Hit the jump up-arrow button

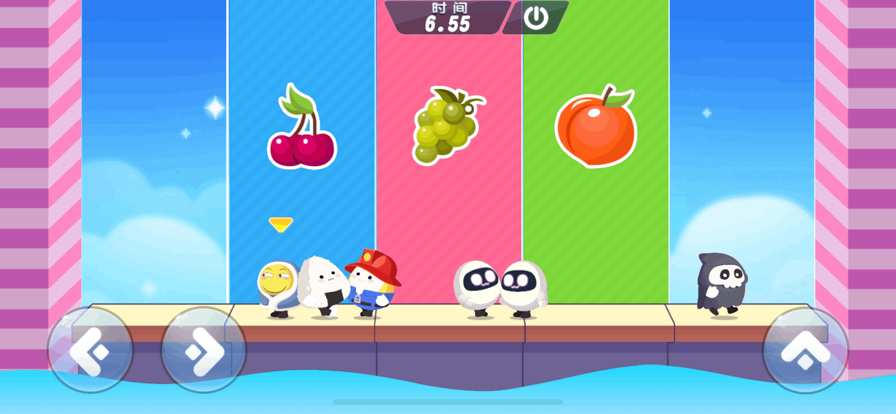click(x=805, y=349)
